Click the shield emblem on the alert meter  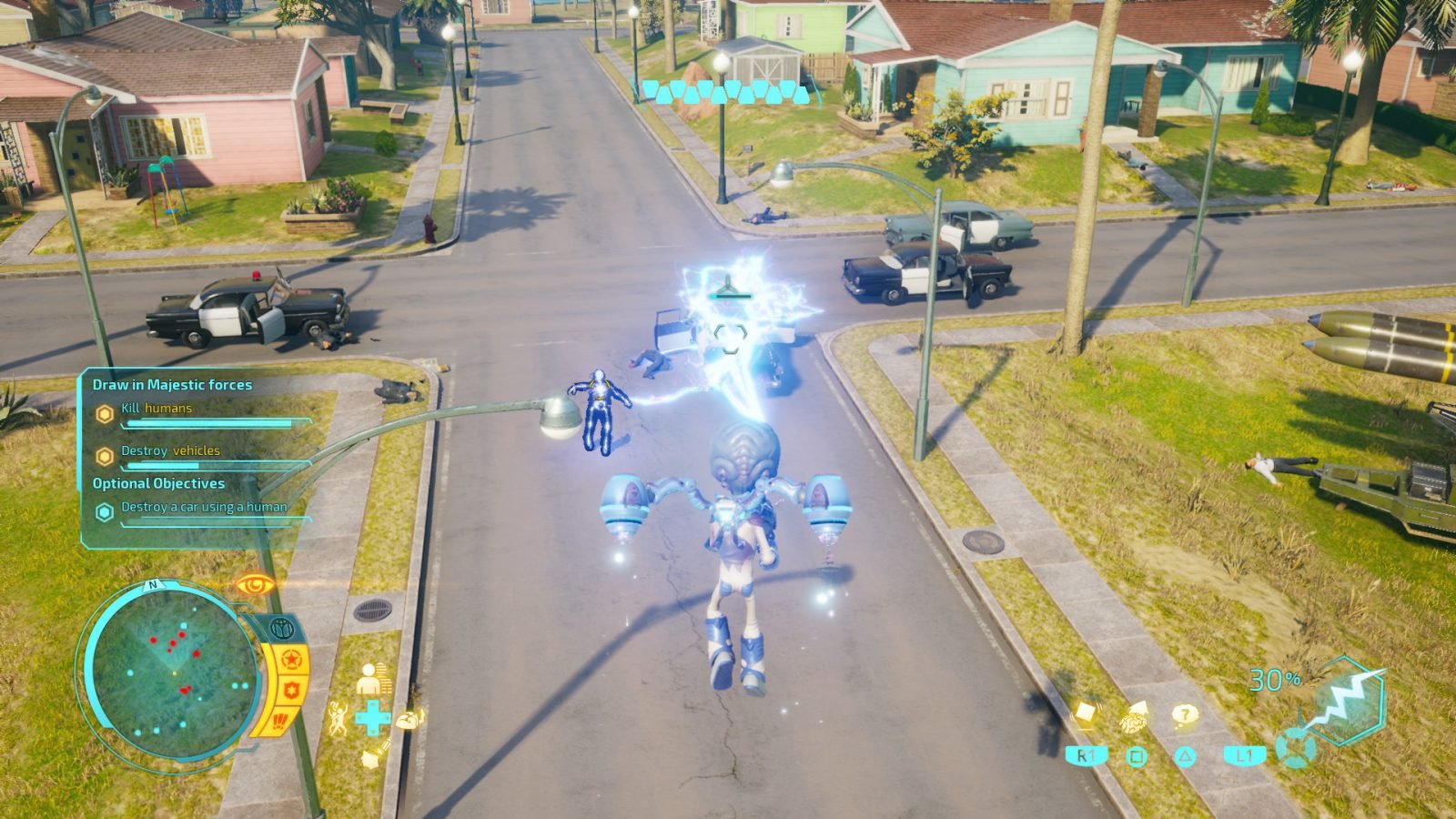coord(289,689)
